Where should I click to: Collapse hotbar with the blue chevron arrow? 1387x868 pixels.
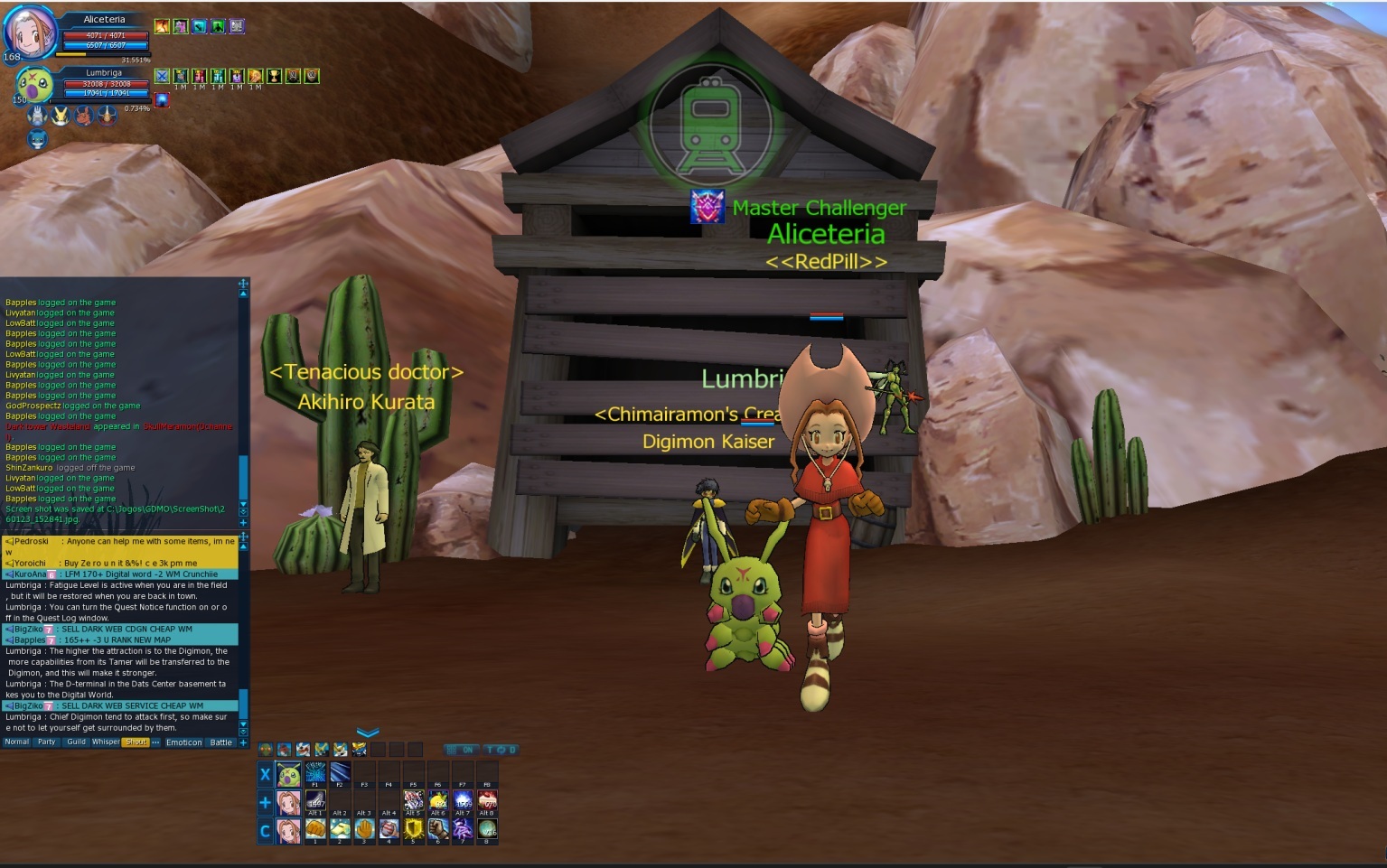coord(368,733)
